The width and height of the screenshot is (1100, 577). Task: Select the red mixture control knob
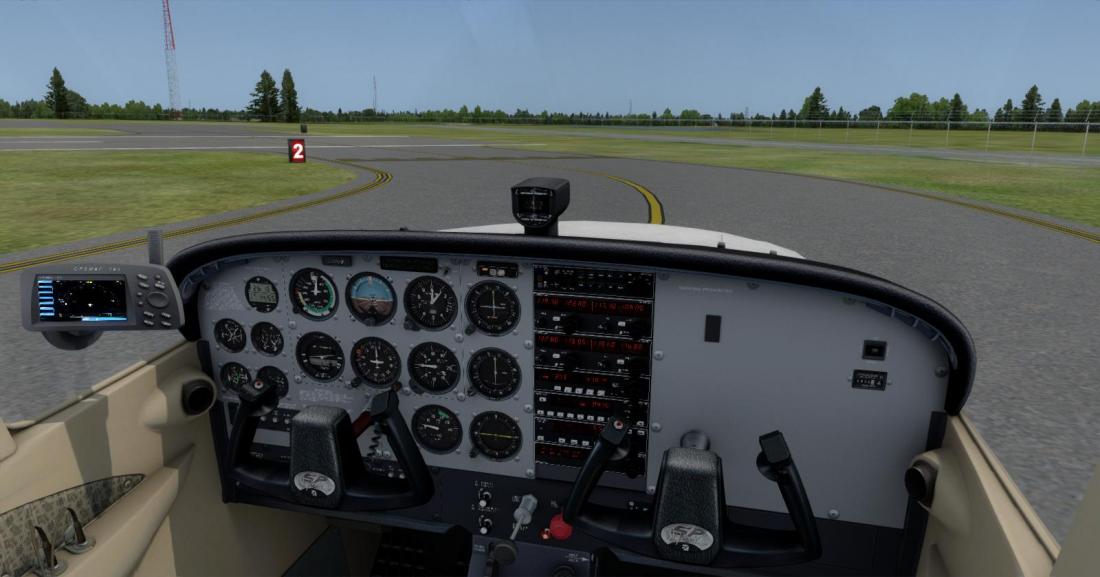coord(561,527)
